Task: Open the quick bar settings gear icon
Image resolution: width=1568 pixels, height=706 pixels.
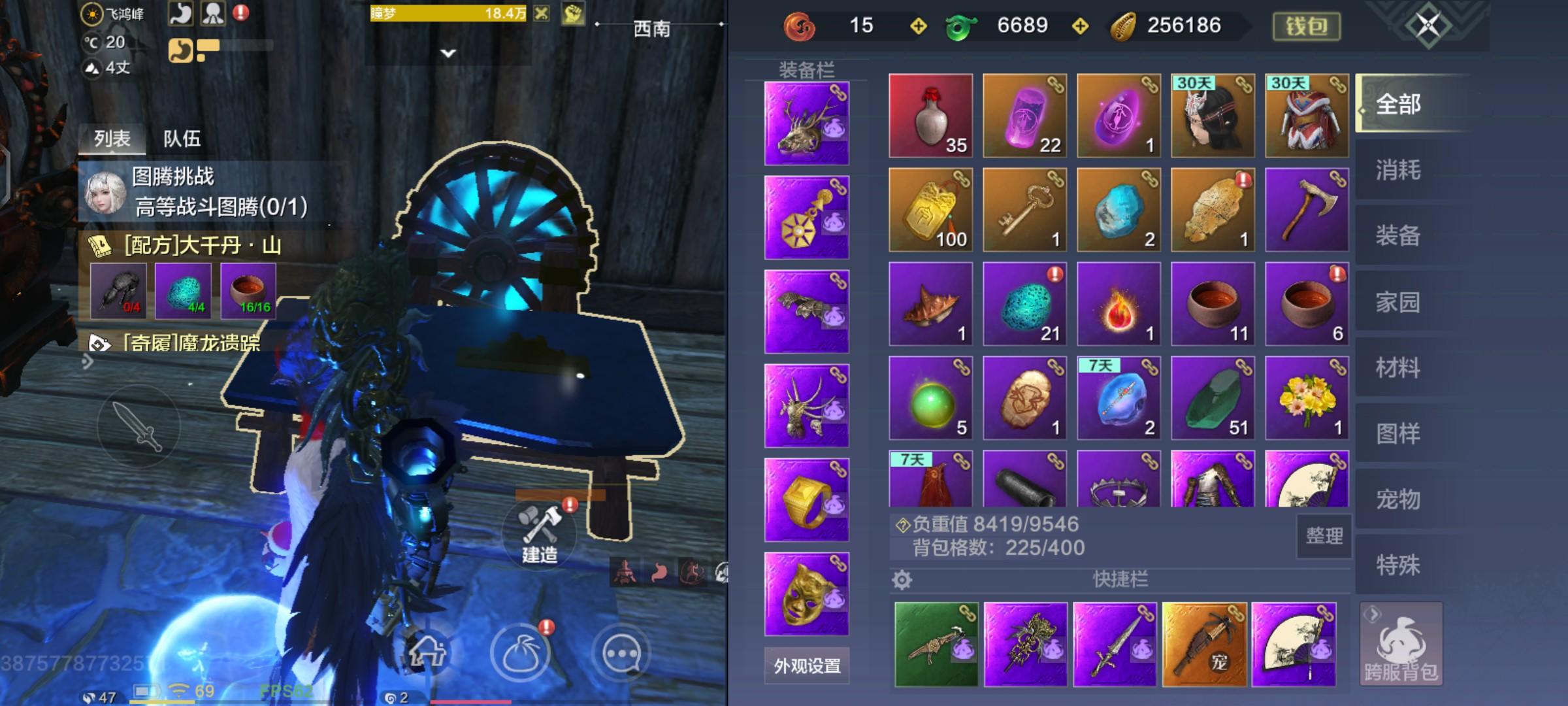Action: [x=900, y=579]
